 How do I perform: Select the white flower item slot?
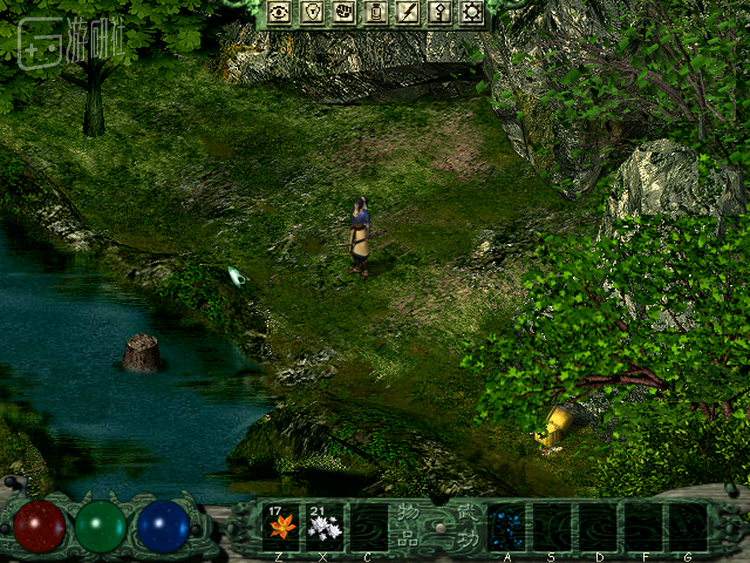325,525
